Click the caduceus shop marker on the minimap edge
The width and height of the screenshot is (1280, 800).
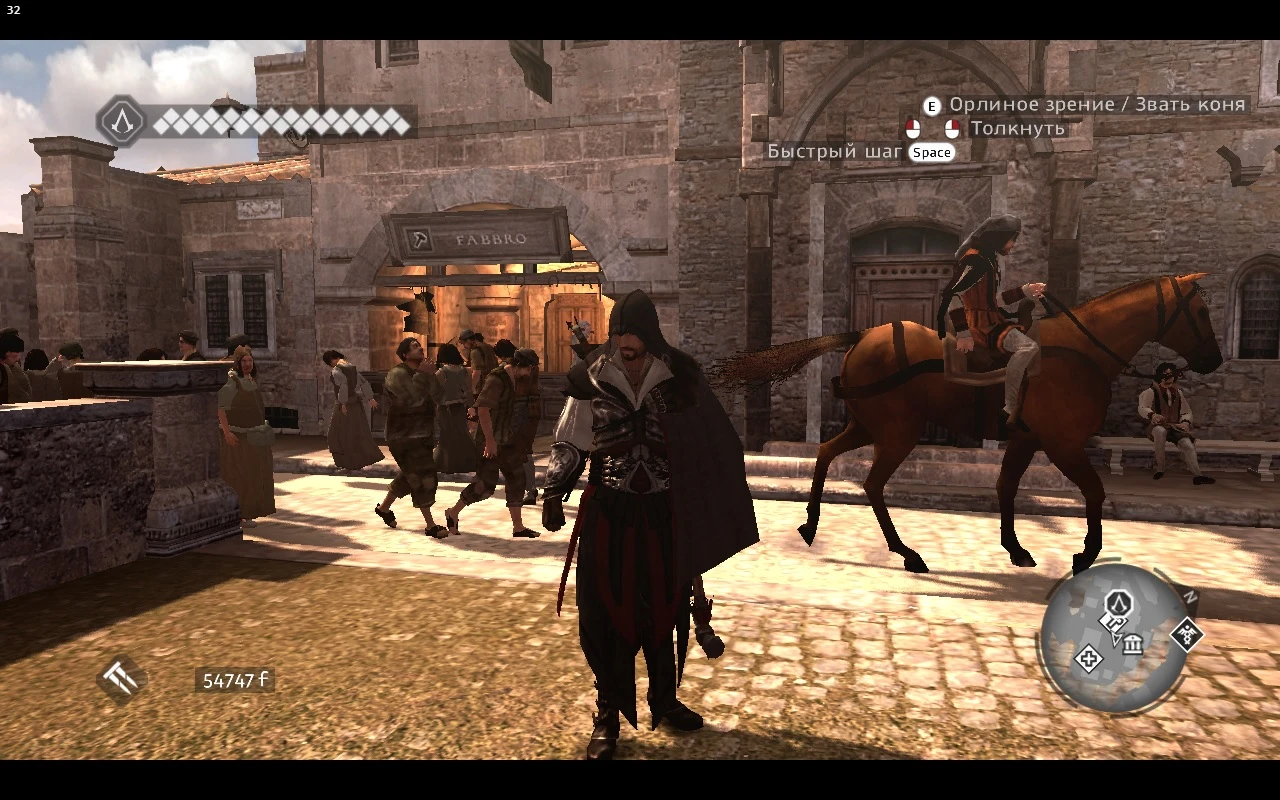click(1189, 636)
